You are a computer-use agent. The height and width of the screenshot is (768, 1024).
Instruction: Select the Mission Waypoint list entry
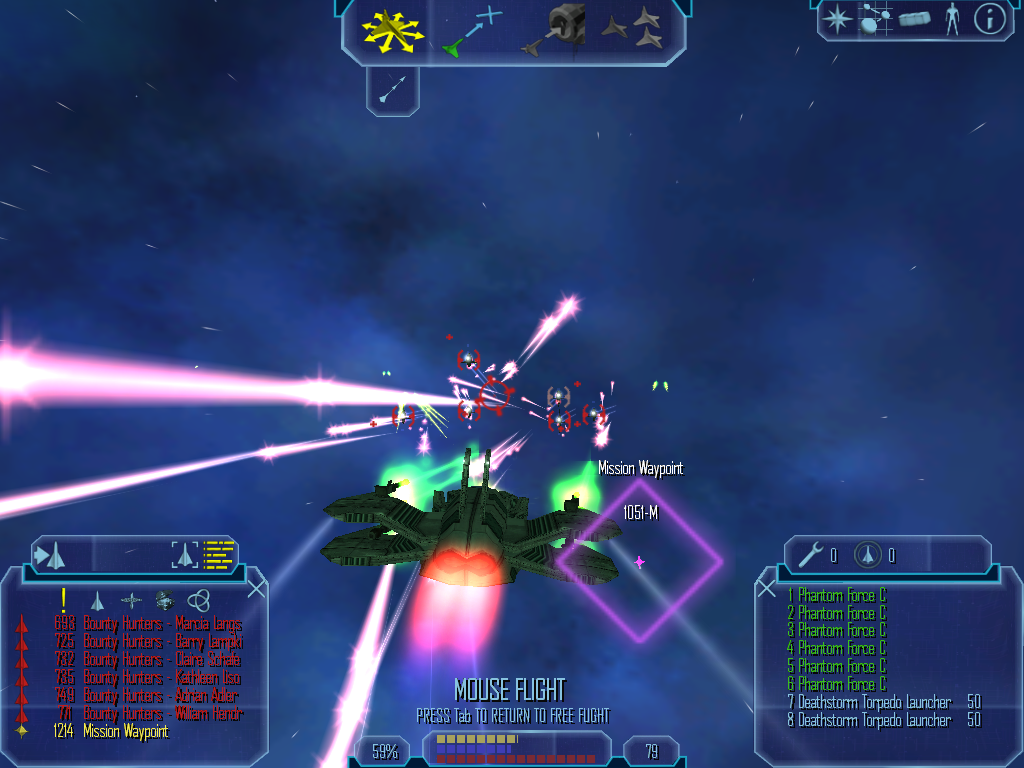(x=125, y=732)
